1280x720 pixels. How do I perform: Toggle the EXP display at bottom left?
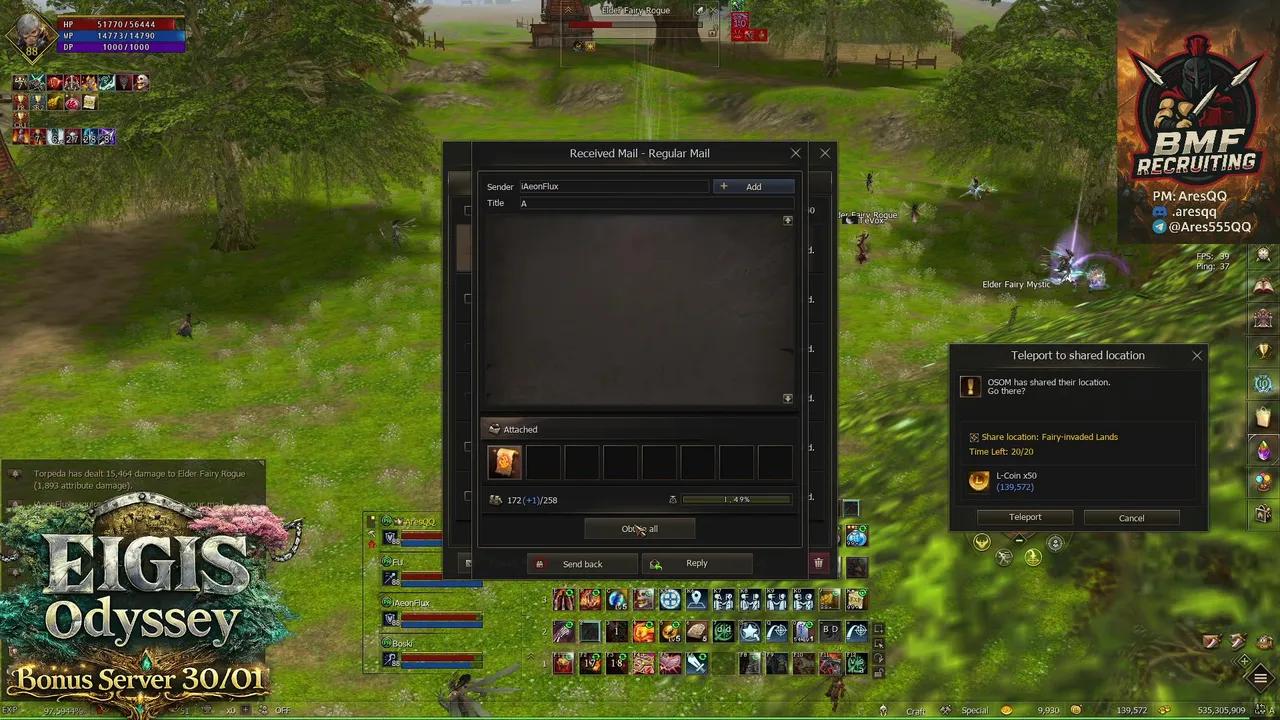pos(14,709)
